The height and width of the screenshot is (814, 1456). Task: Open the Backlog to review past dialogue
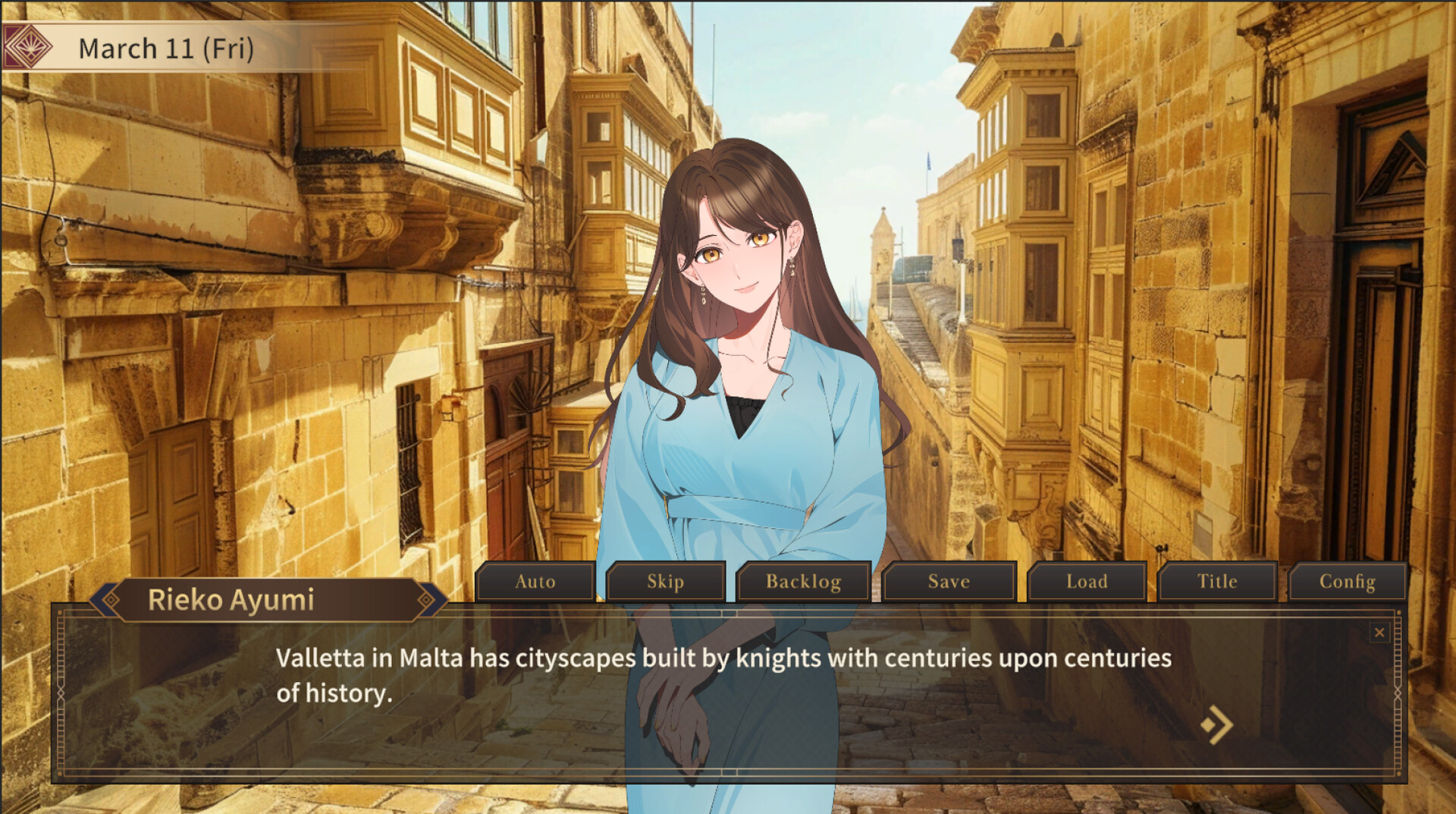coord(803,582)
